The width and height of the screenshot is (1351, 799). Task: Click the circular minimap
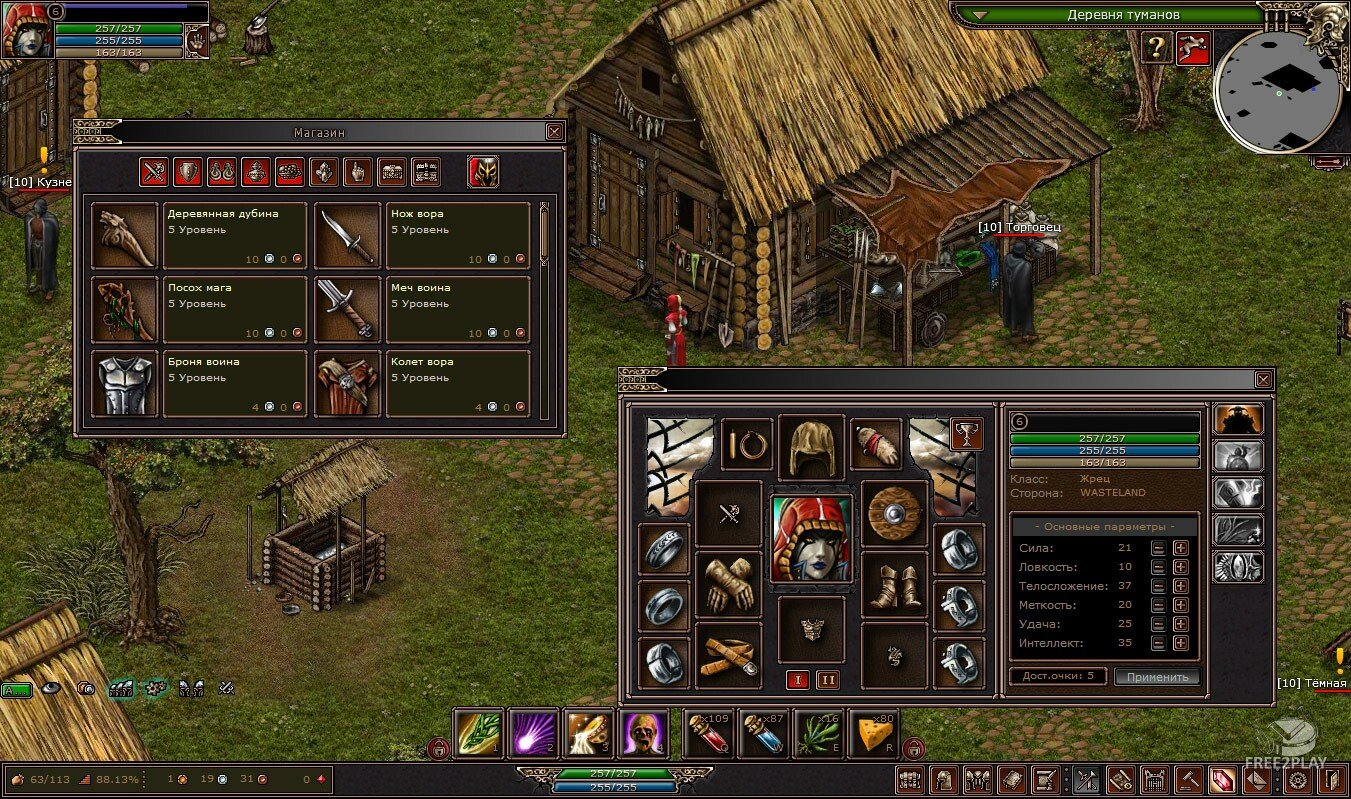(x=1278, y=91)
